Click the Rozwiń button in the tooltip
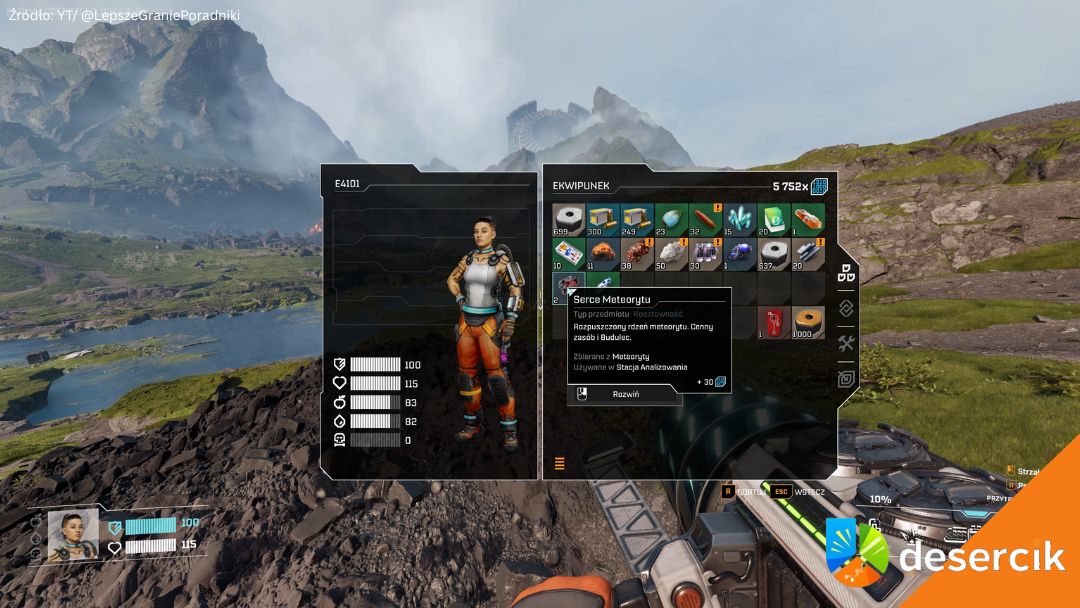This screenshot has width=1080, height=608. click(625, 394)
